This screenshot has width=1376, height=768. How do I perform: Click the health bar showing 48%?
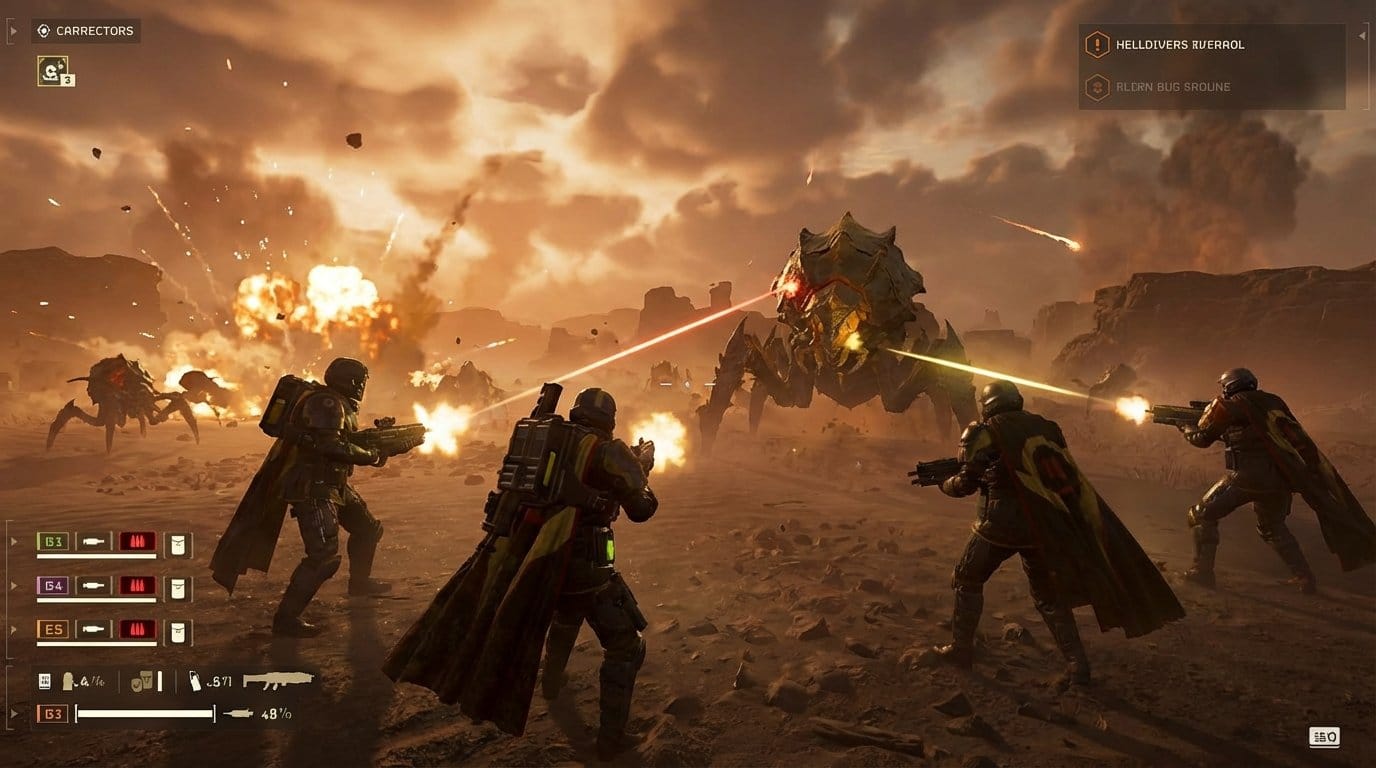145,713
